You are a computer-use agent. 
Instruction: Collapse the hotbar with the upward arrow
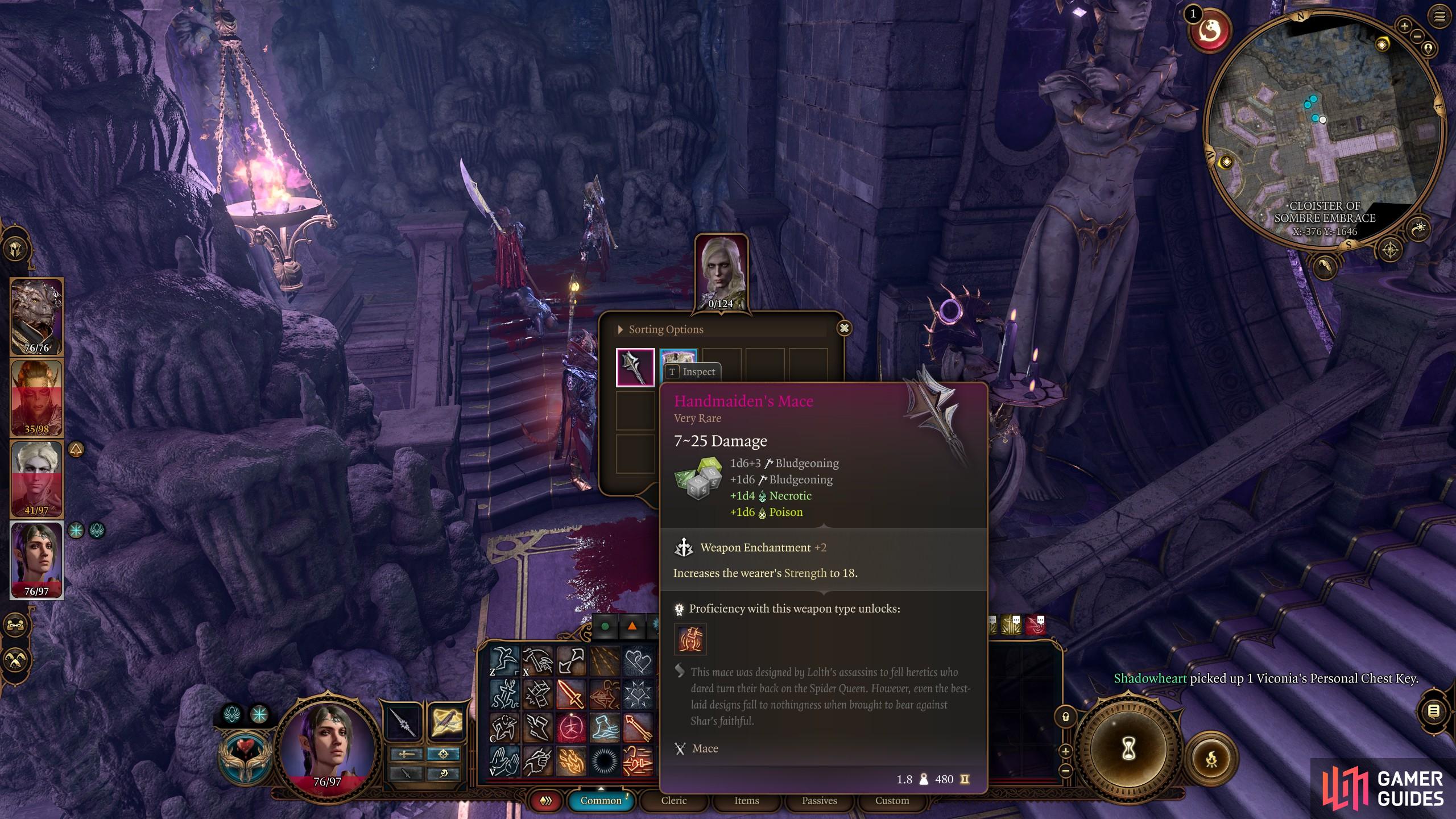pos(601,789)
